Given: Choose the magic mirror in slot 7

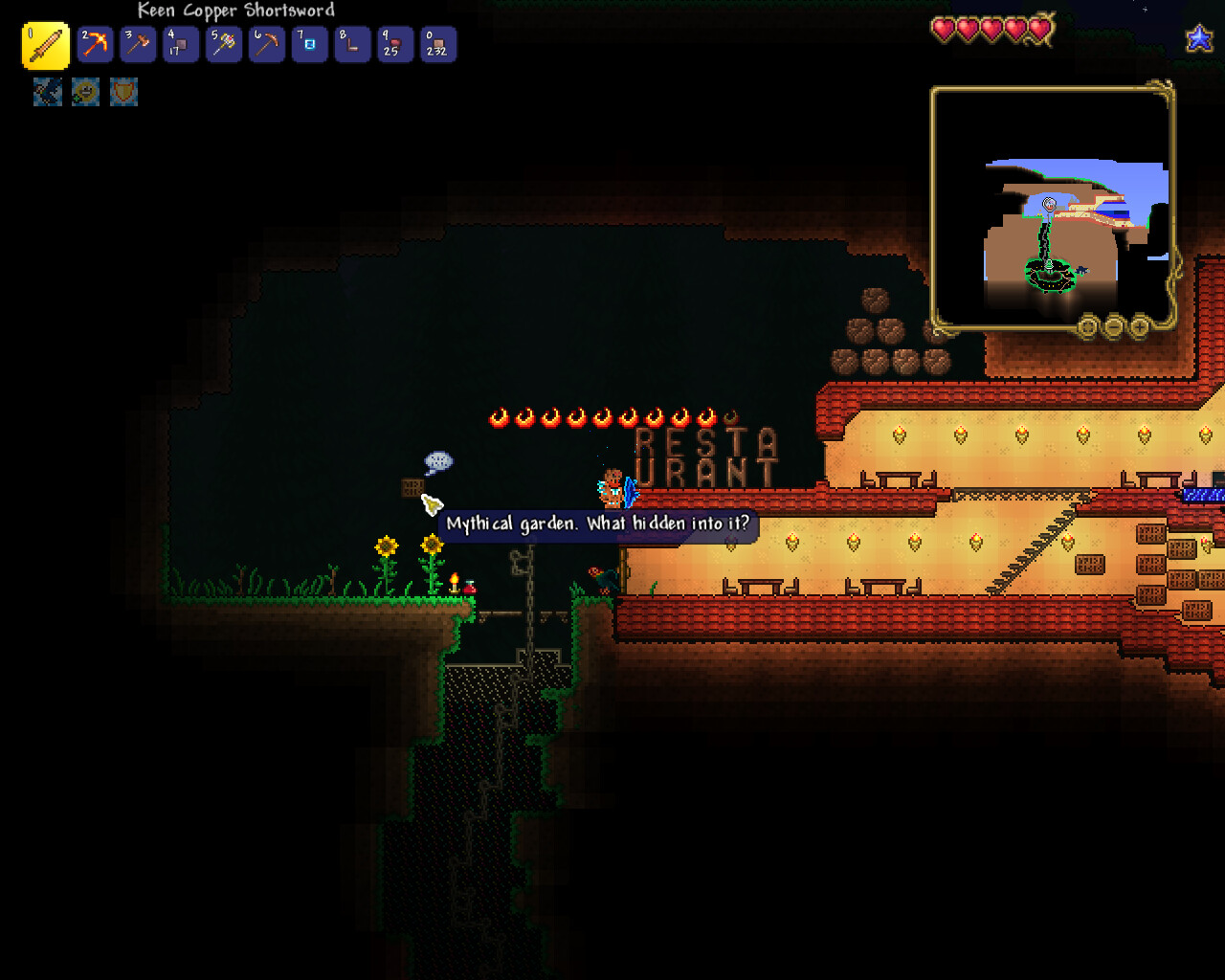Looking at the screenshot, I should pyautogui.click(x=309, y=45).
